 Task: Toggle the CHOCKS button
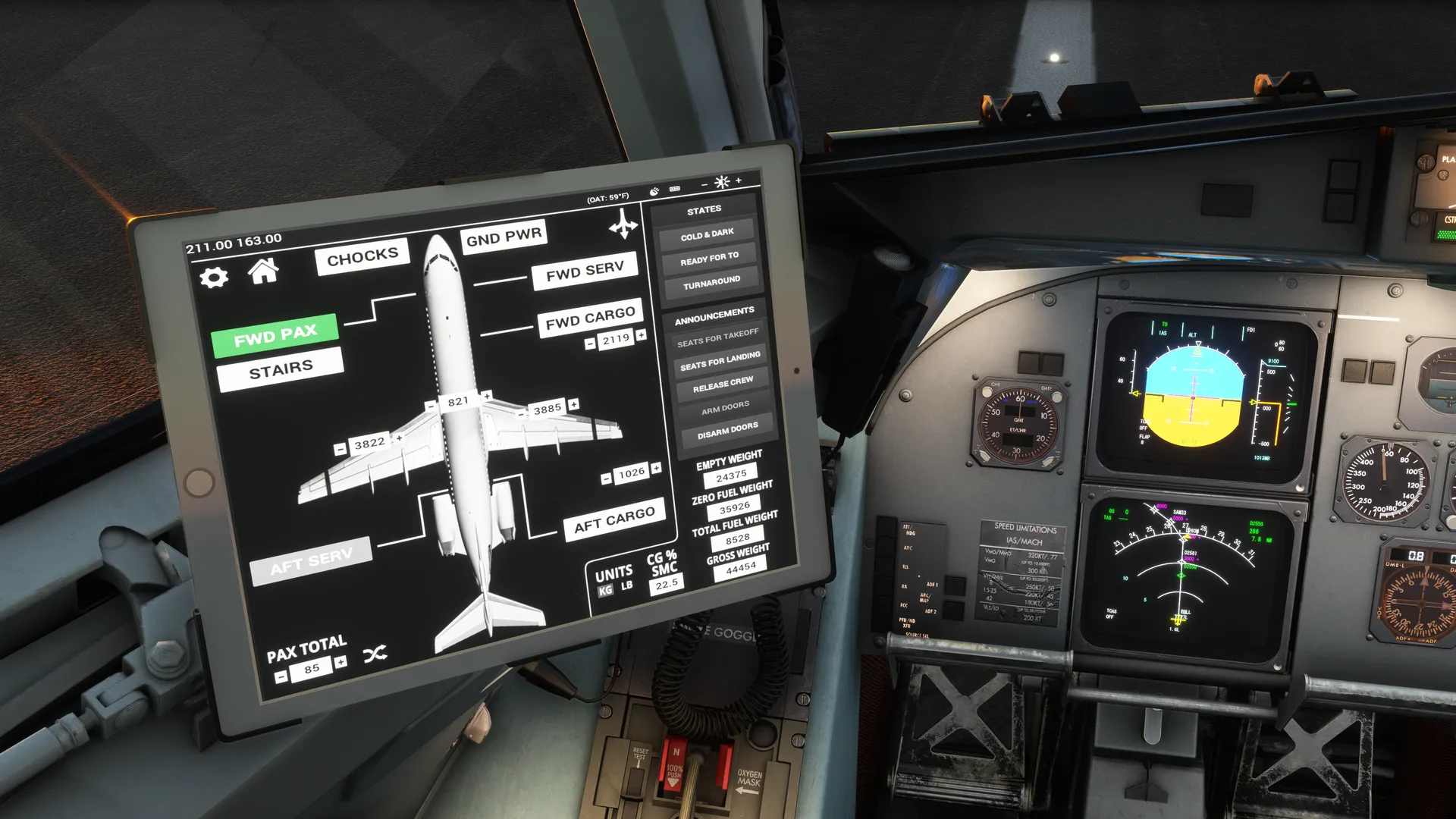(x=362, y=256)
